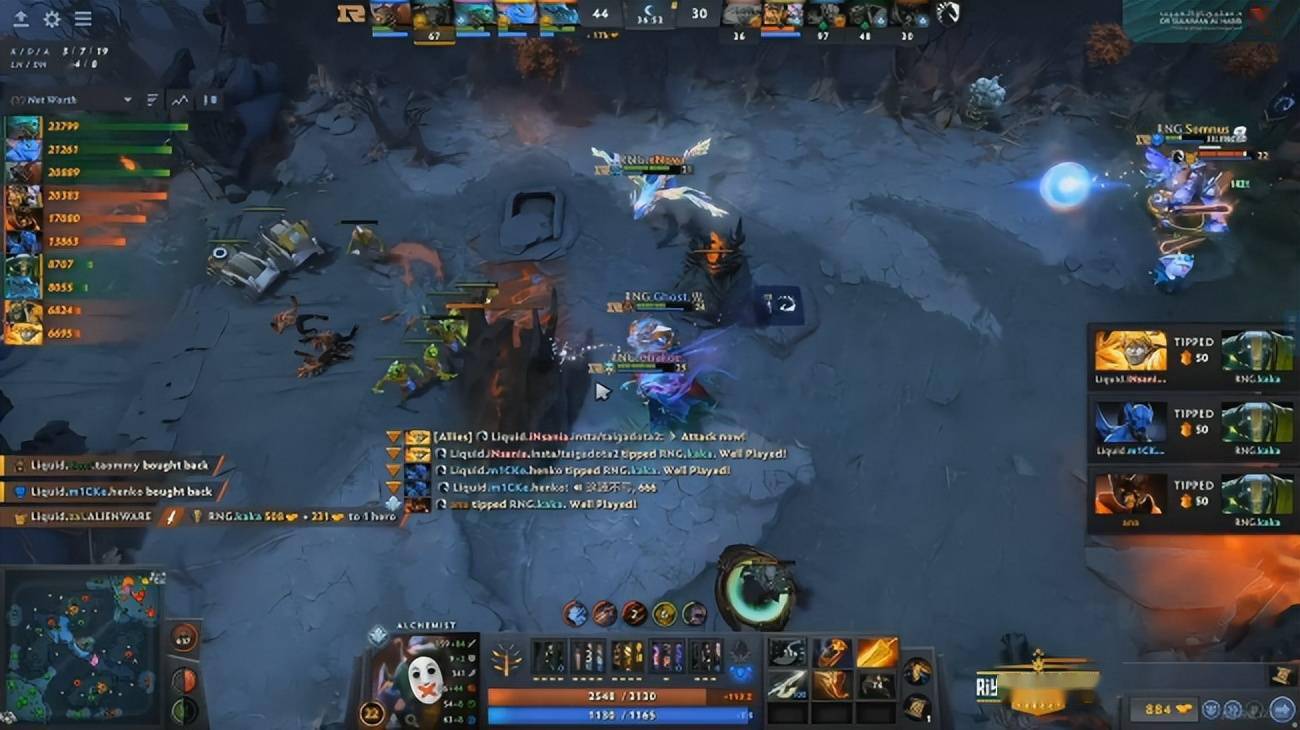Click the Aghanim's Shard slot beside the inventory

point(742,674)
